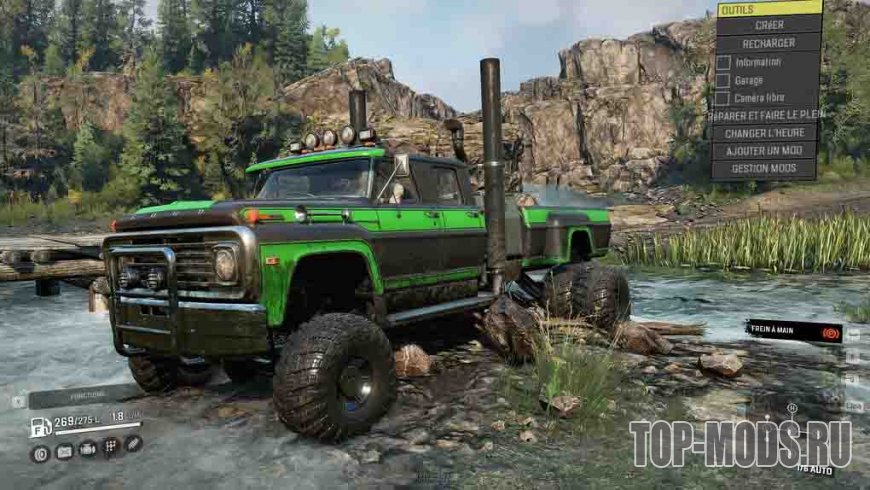Select RECHARGER in the Outils panel
The width and height of the screenshot is (870, 490).
coord(769,43)
